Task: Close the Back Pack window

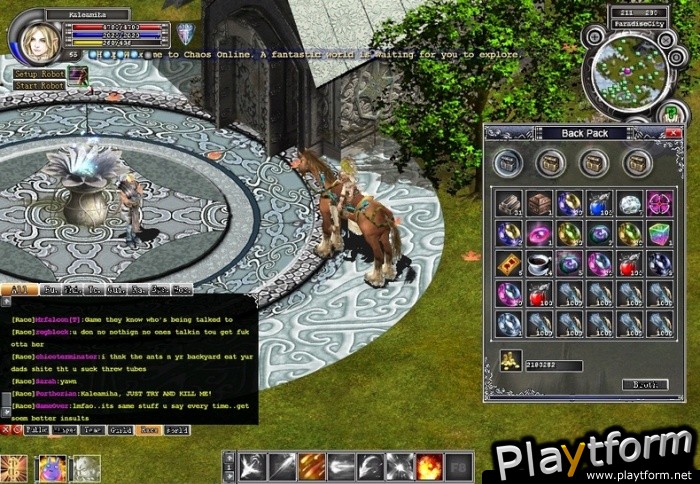Action: 676,133
